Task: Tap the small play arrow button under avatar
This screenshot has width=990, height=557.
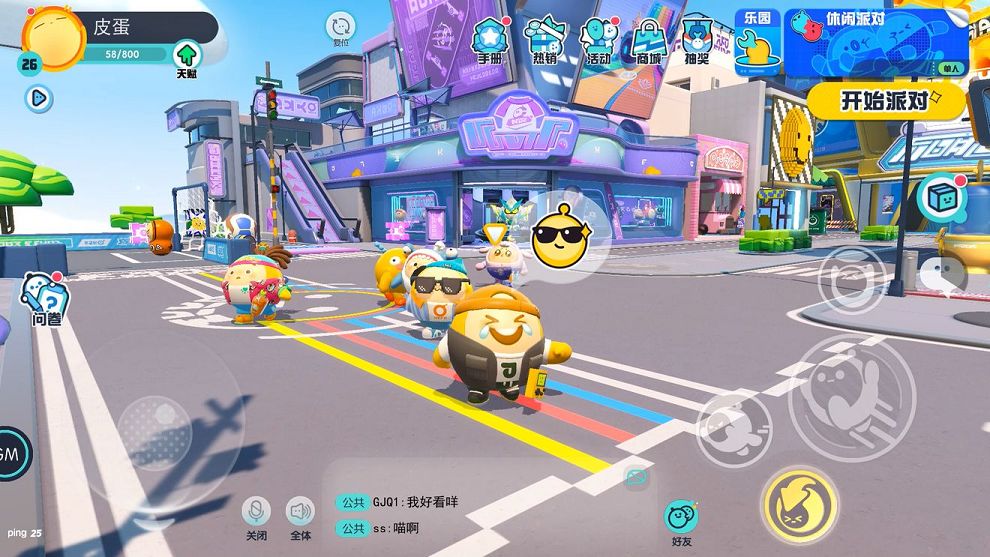Action: point(39,98)
